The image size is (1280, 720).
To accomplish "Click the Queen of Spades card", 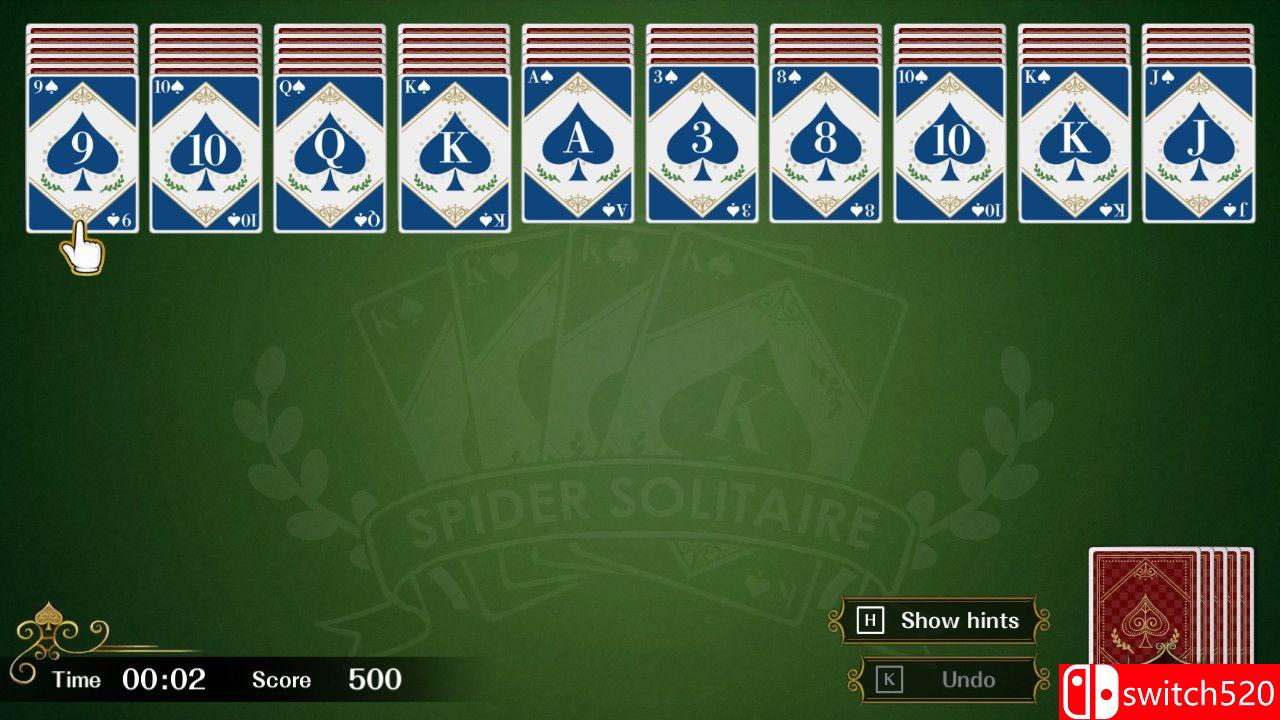I will pos(330,150).
